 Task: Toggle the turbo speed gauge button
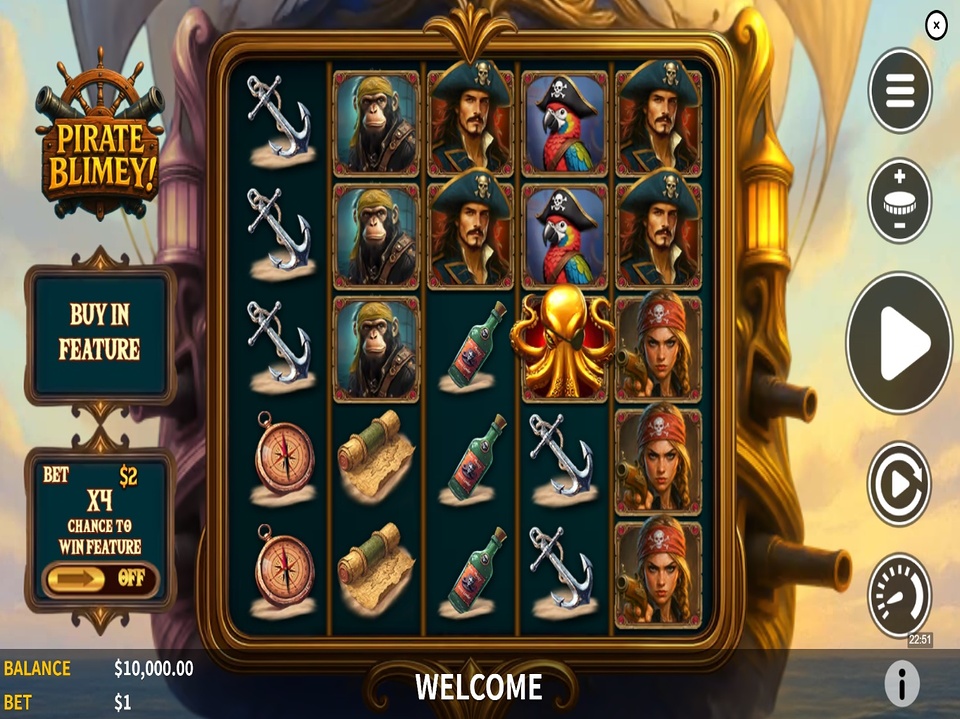coord(899,595)
